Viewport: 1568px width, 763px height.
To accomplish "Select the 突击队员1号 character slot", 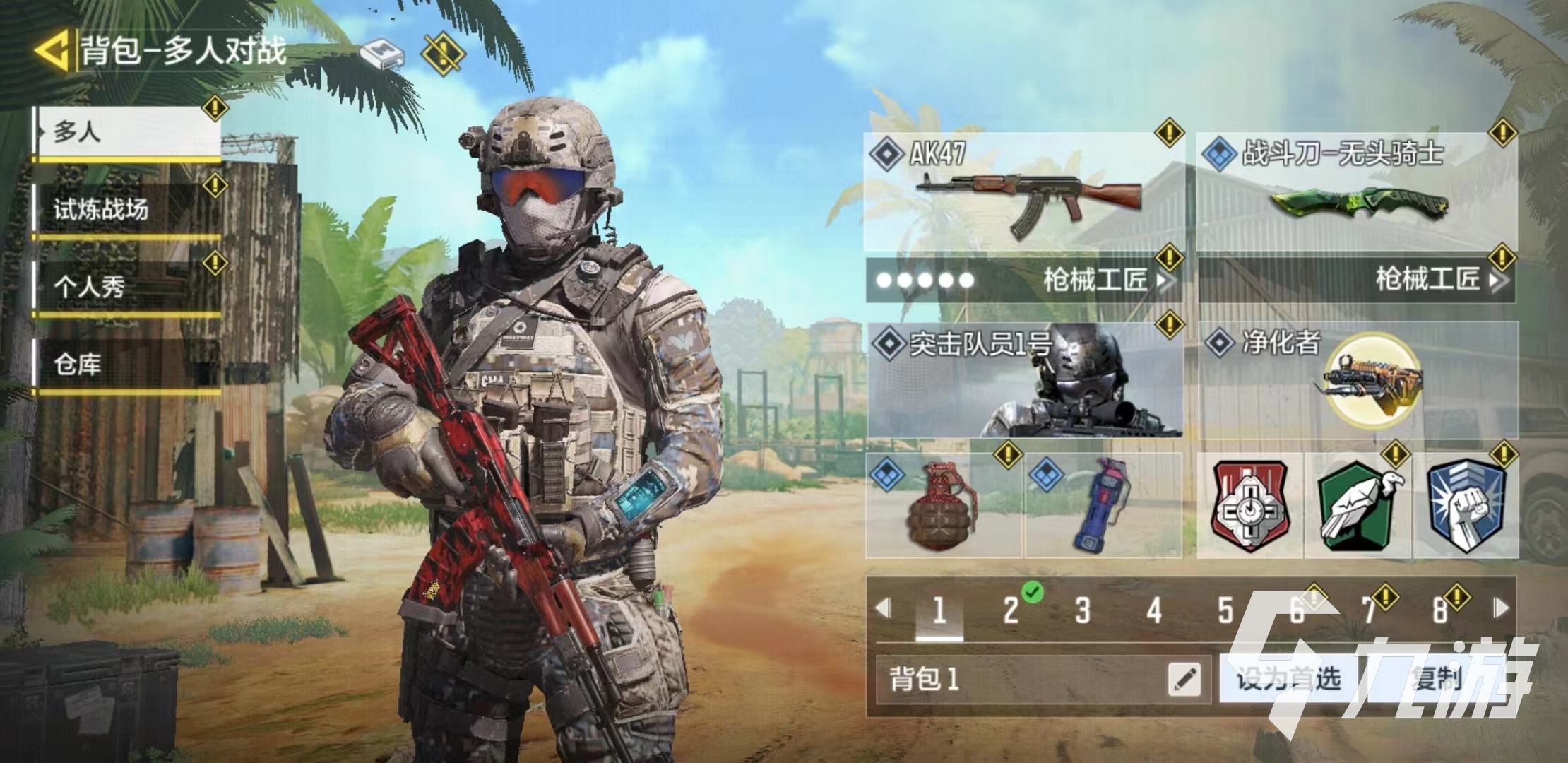I will 1025,380.
